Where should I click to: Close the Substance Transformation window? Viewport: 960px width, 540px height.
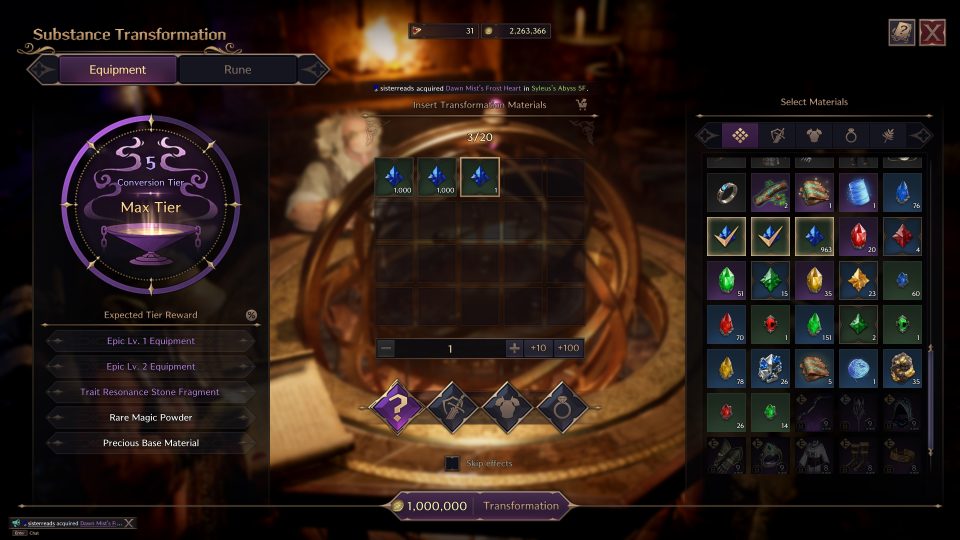tap(932, 33)
